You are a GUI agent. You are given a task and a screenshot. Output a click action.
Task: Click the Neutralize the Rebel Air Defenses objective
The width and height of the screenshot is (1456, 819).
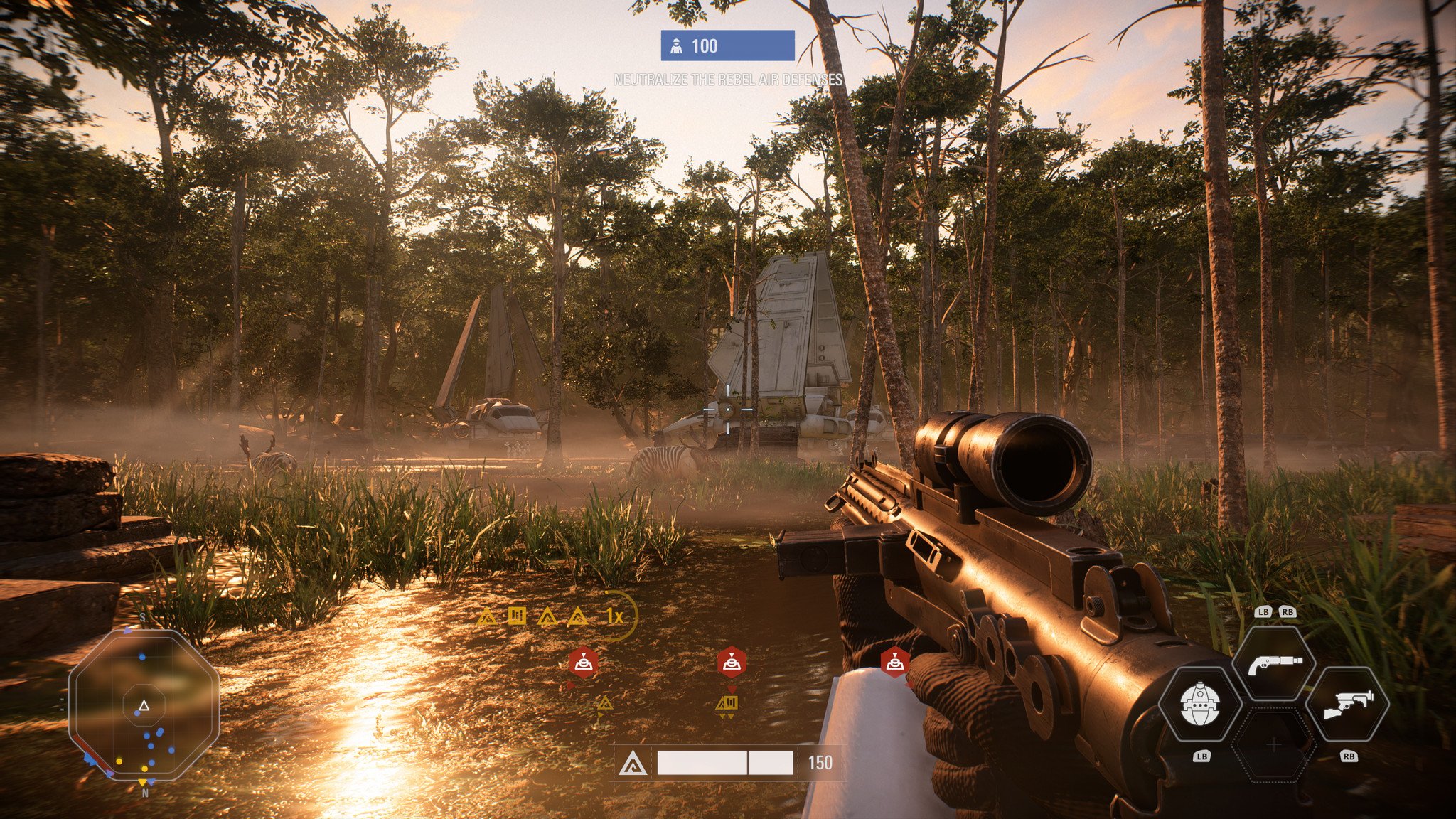(727, 80)
